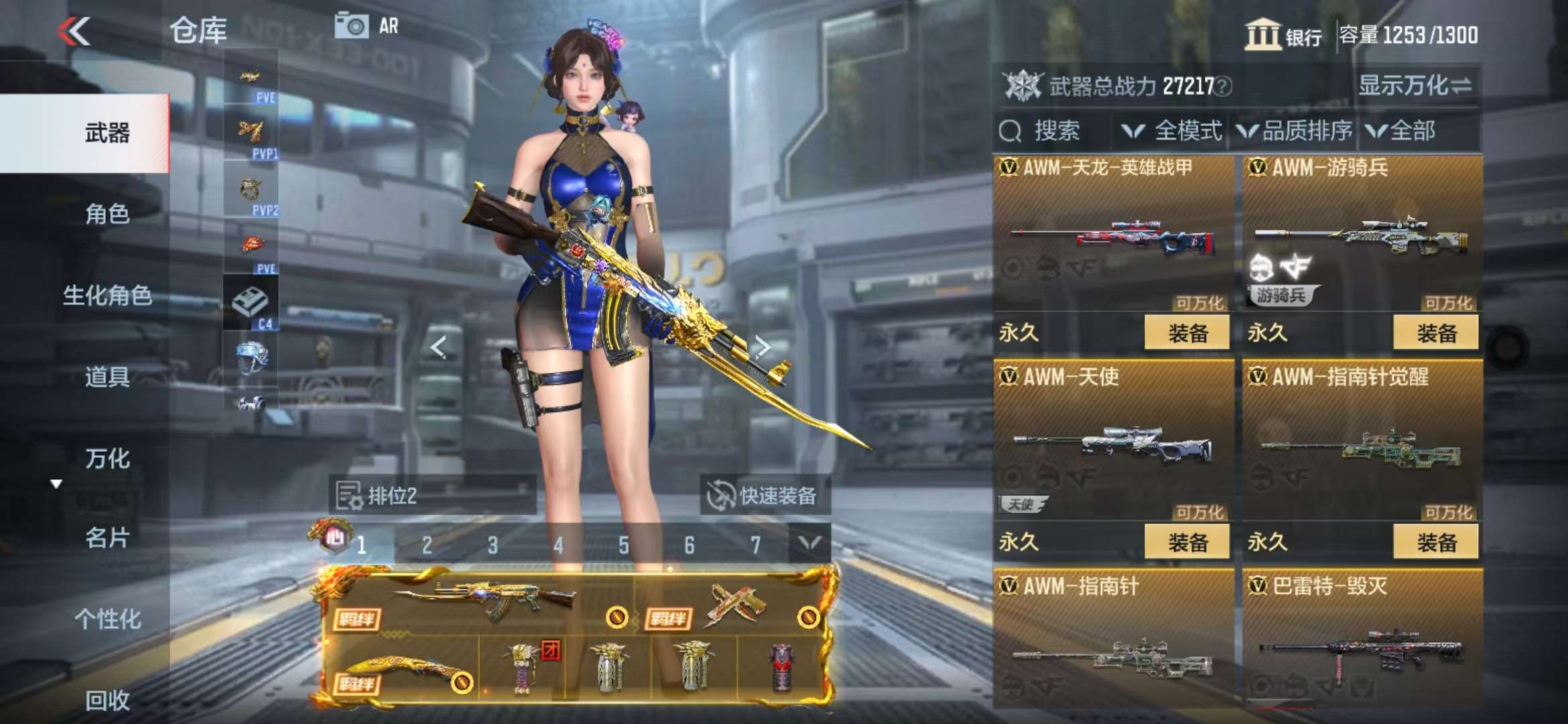Rotate to the next weapon preview arrow
The image size is (1568, 724).
tap(762, 347)
